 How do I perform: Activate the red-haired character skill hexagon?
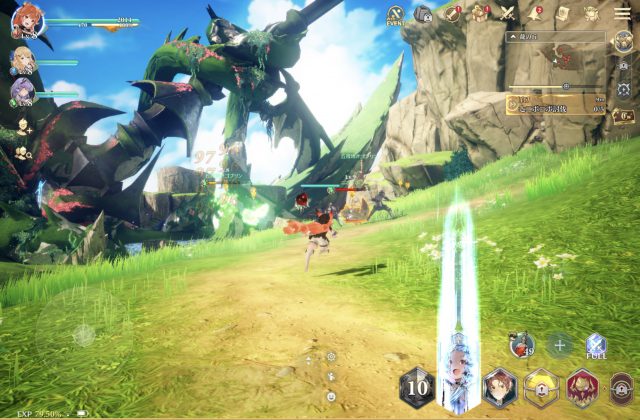[x=499, y=386]
